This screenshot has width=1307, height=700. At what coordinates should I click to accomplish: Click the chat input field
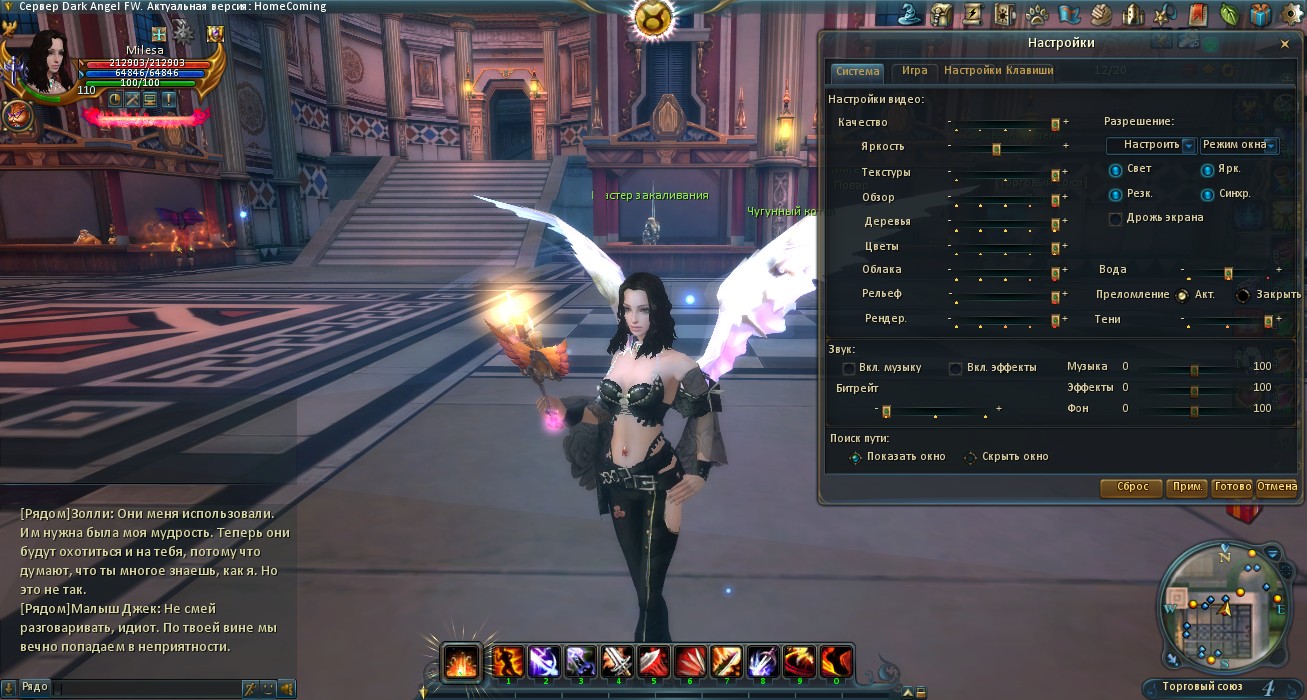click(145, 688)
